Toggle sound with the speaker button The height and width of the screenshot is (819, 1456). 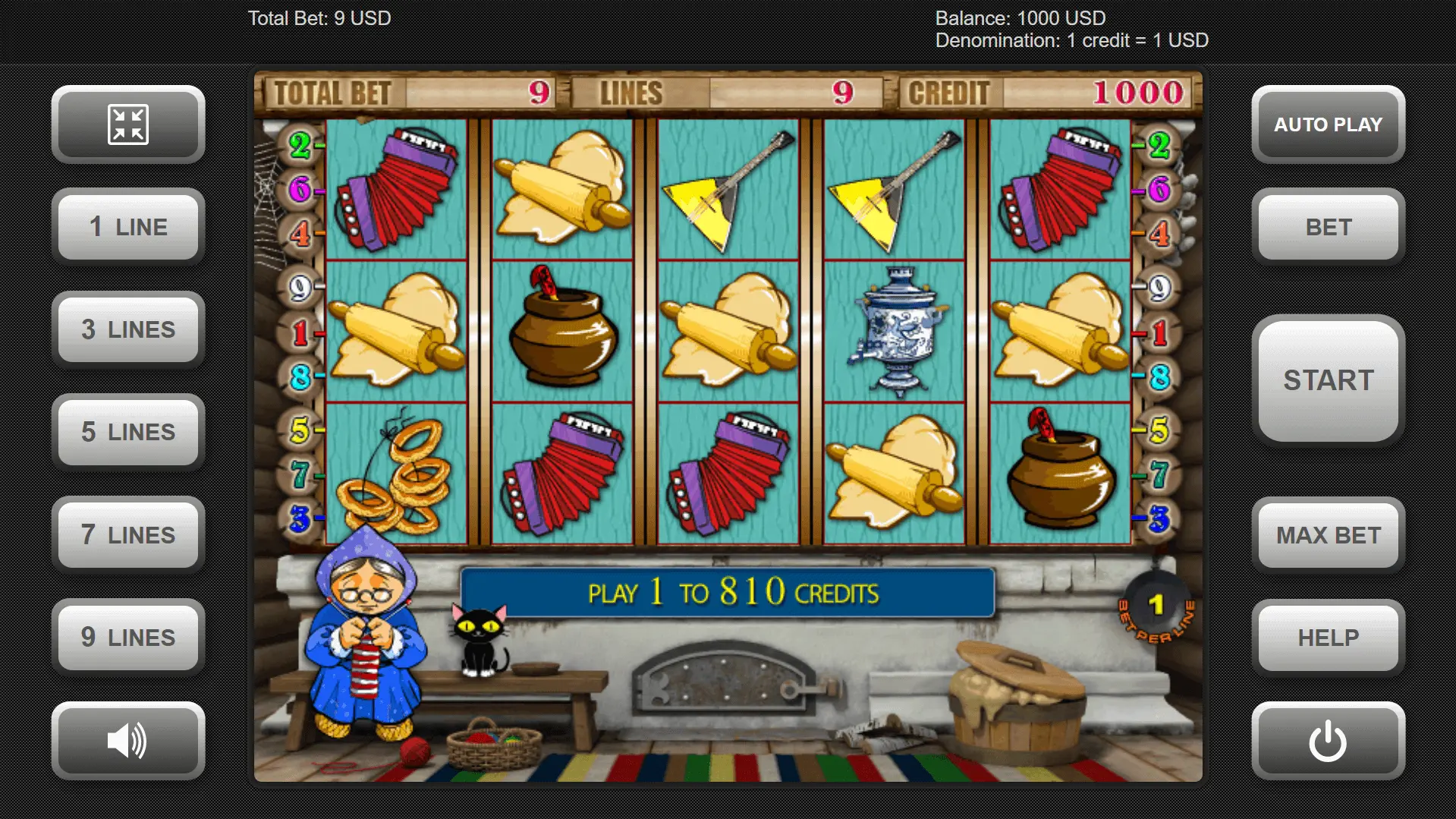click(128, 741)
